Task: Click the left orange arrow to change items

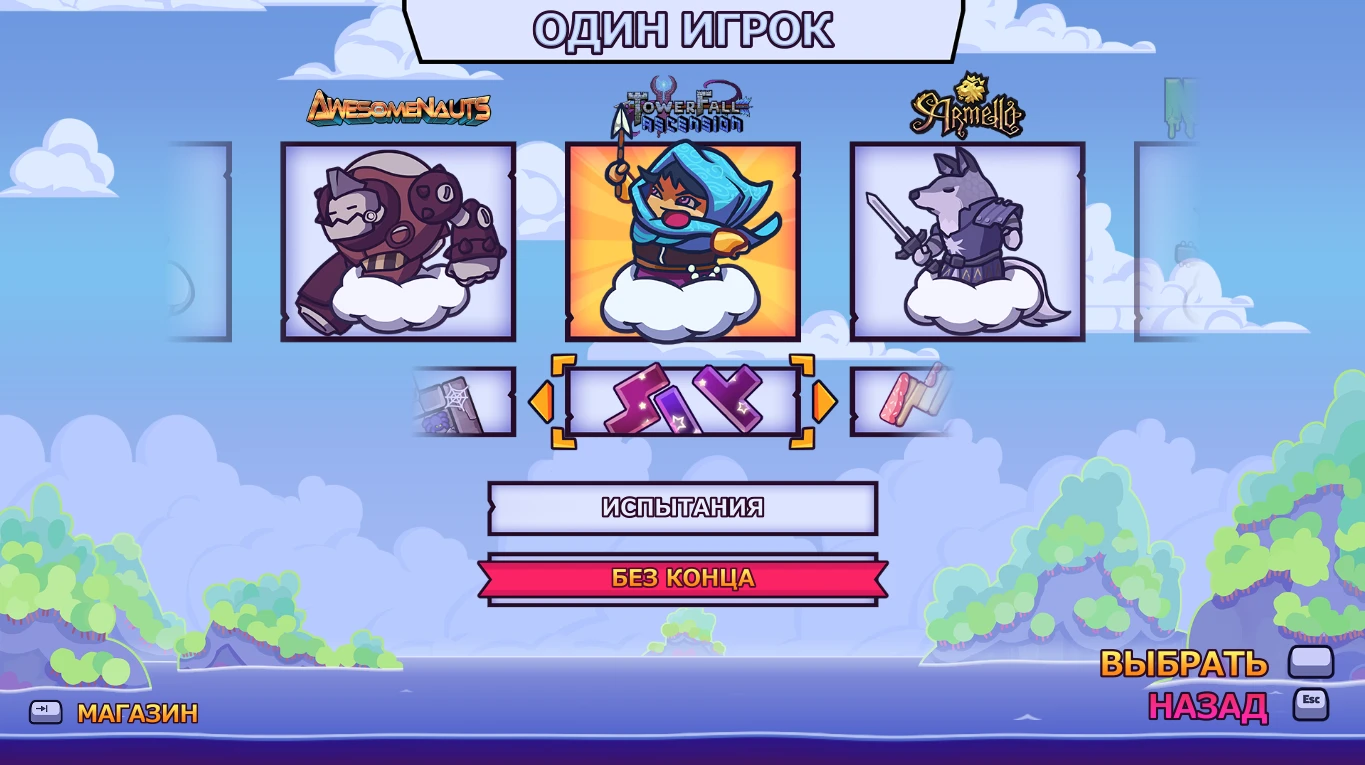Action: point(541,402)
